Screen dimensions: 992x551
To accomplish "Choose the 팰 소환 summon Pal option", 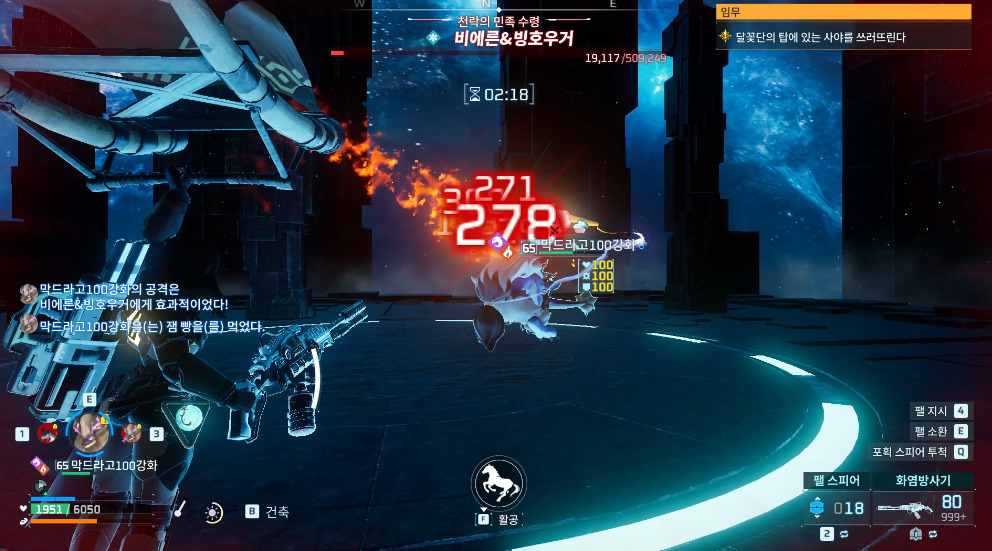I will pyautogui.click(x=940, y=431).
